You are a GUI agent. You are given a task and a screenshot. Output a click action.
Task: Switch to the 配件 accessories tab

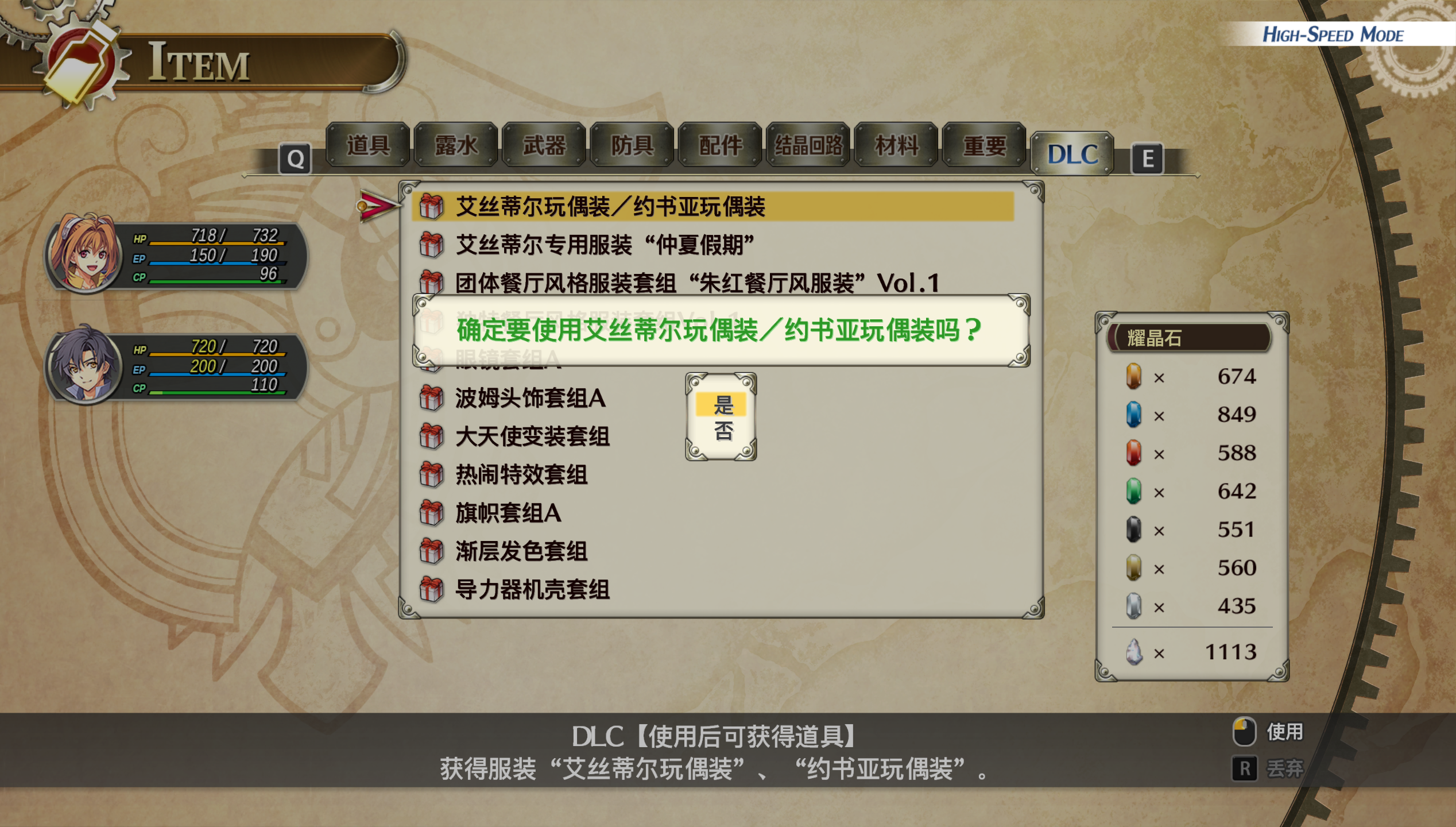click(720, 145)
